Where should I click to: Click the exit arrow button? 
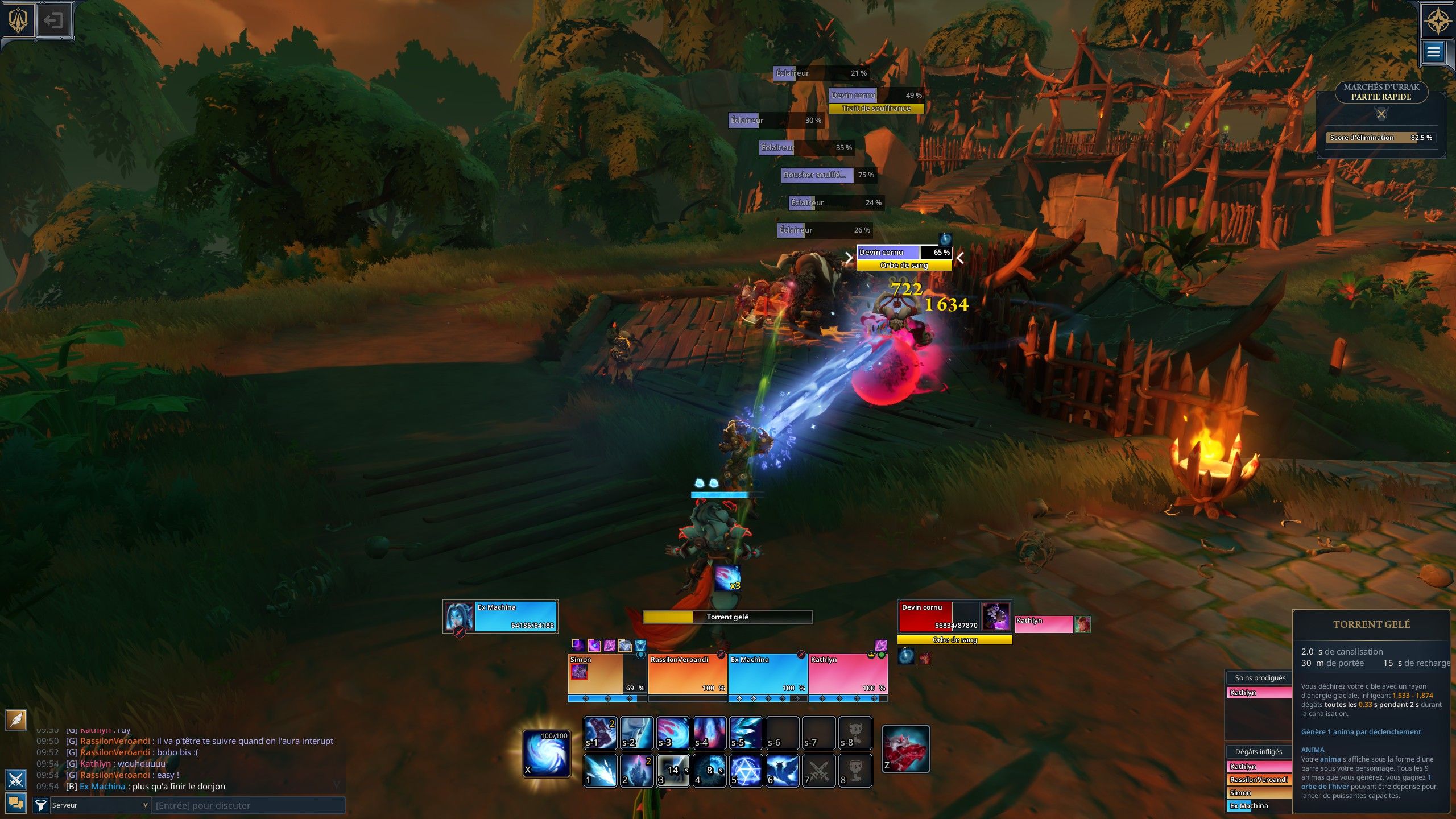point(53,21)
